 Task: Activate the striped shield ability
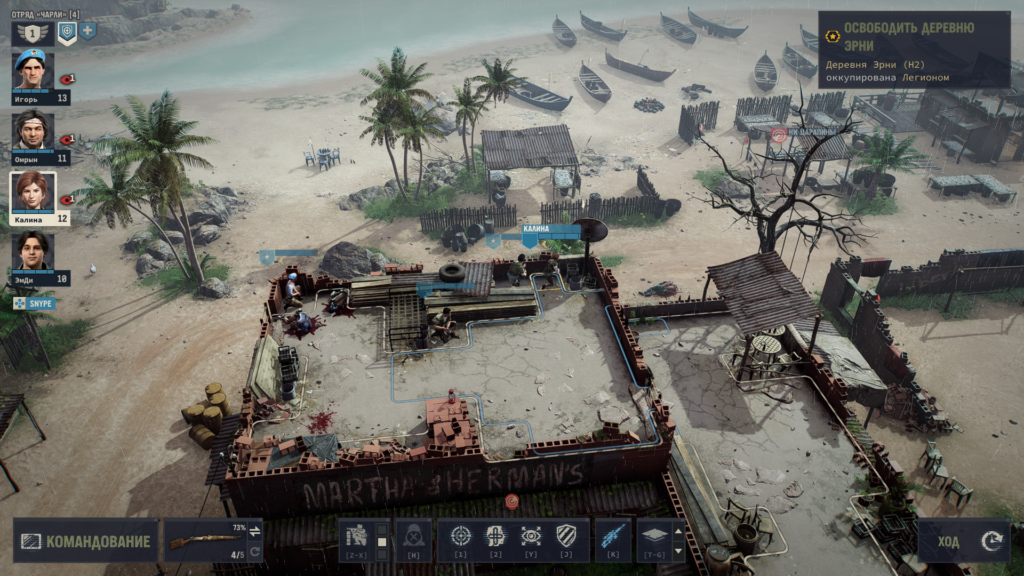566,536
